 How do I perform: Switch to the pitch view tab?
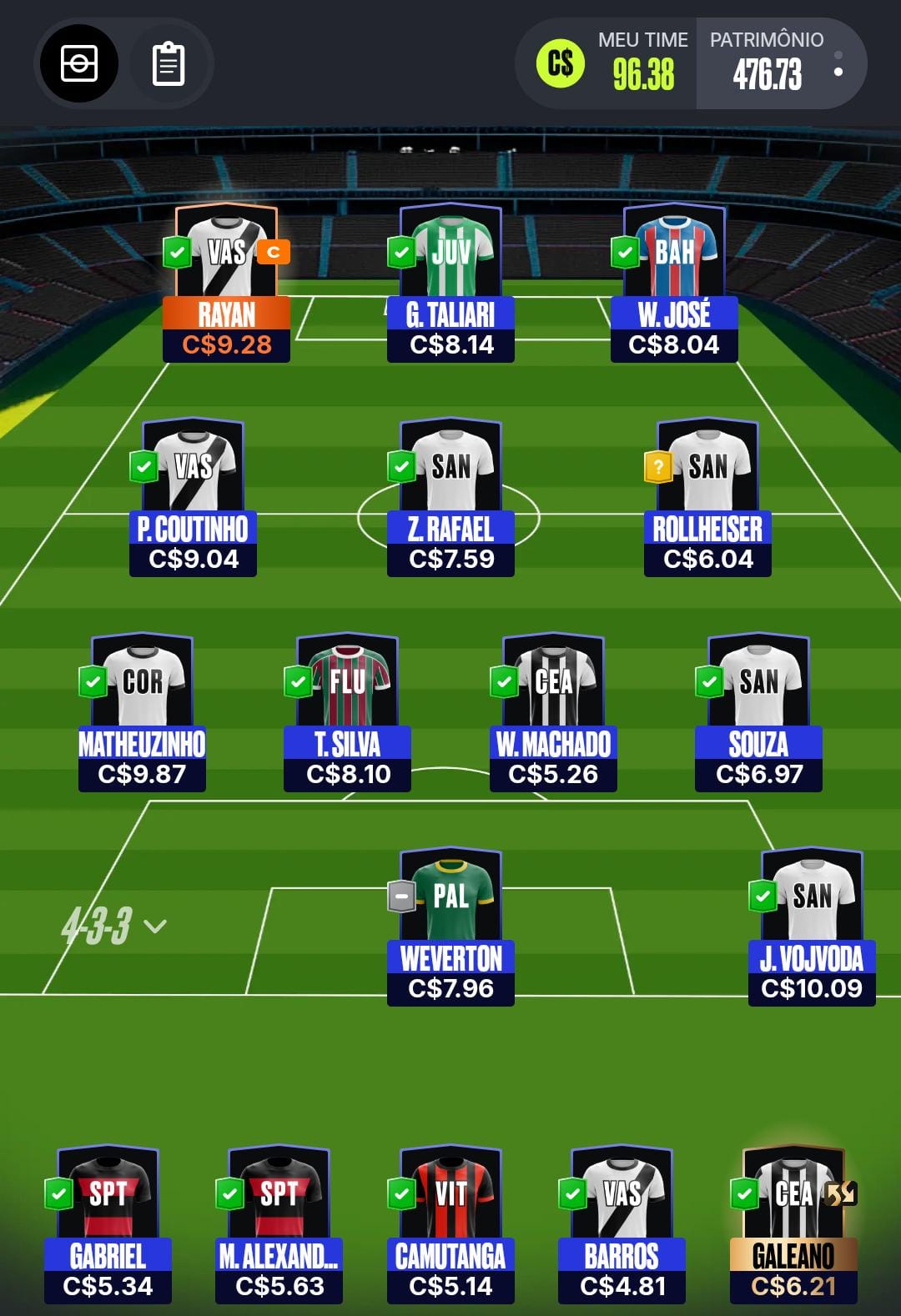79,64
